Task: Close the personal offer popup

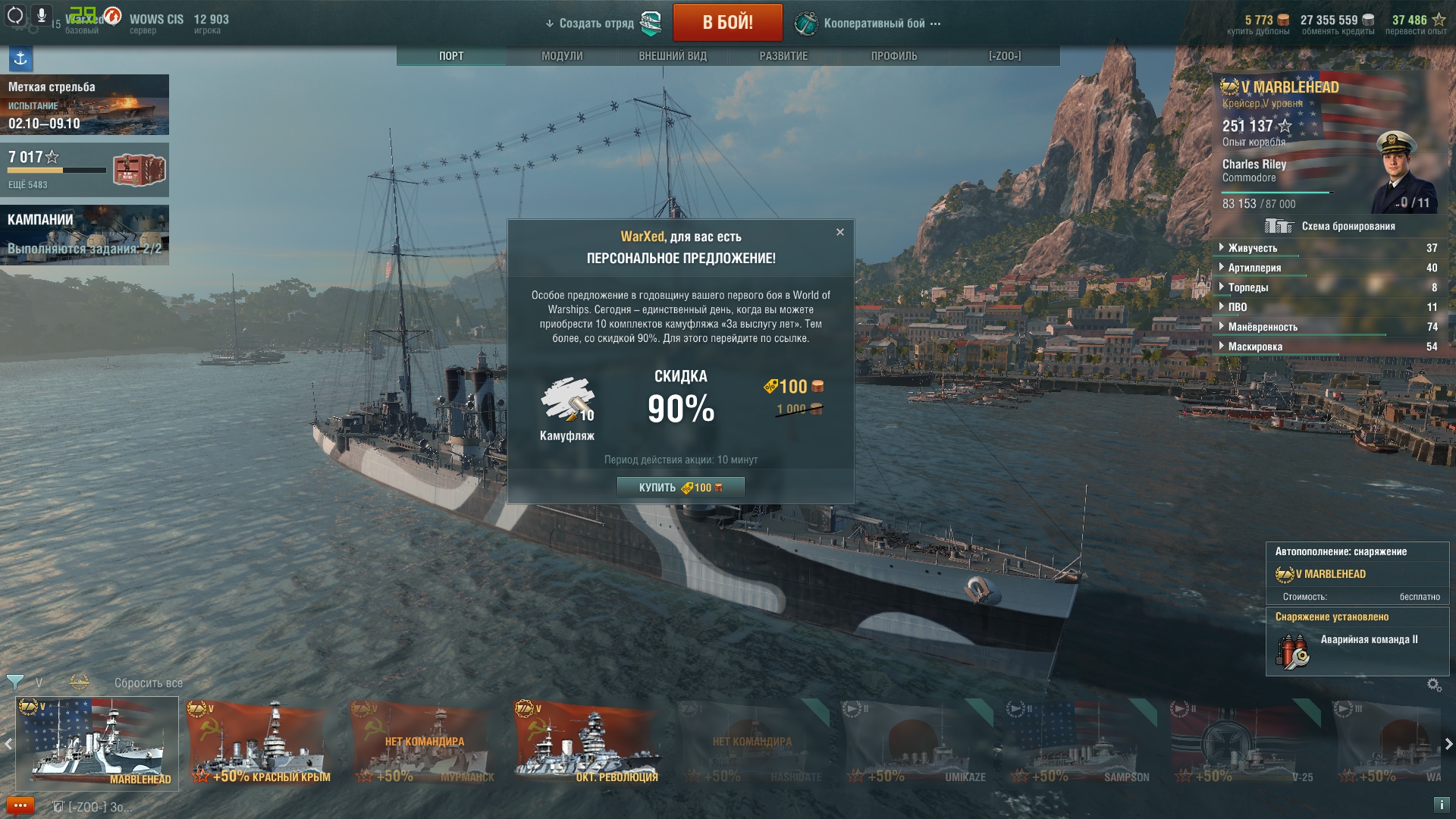Action: (839, 232)
